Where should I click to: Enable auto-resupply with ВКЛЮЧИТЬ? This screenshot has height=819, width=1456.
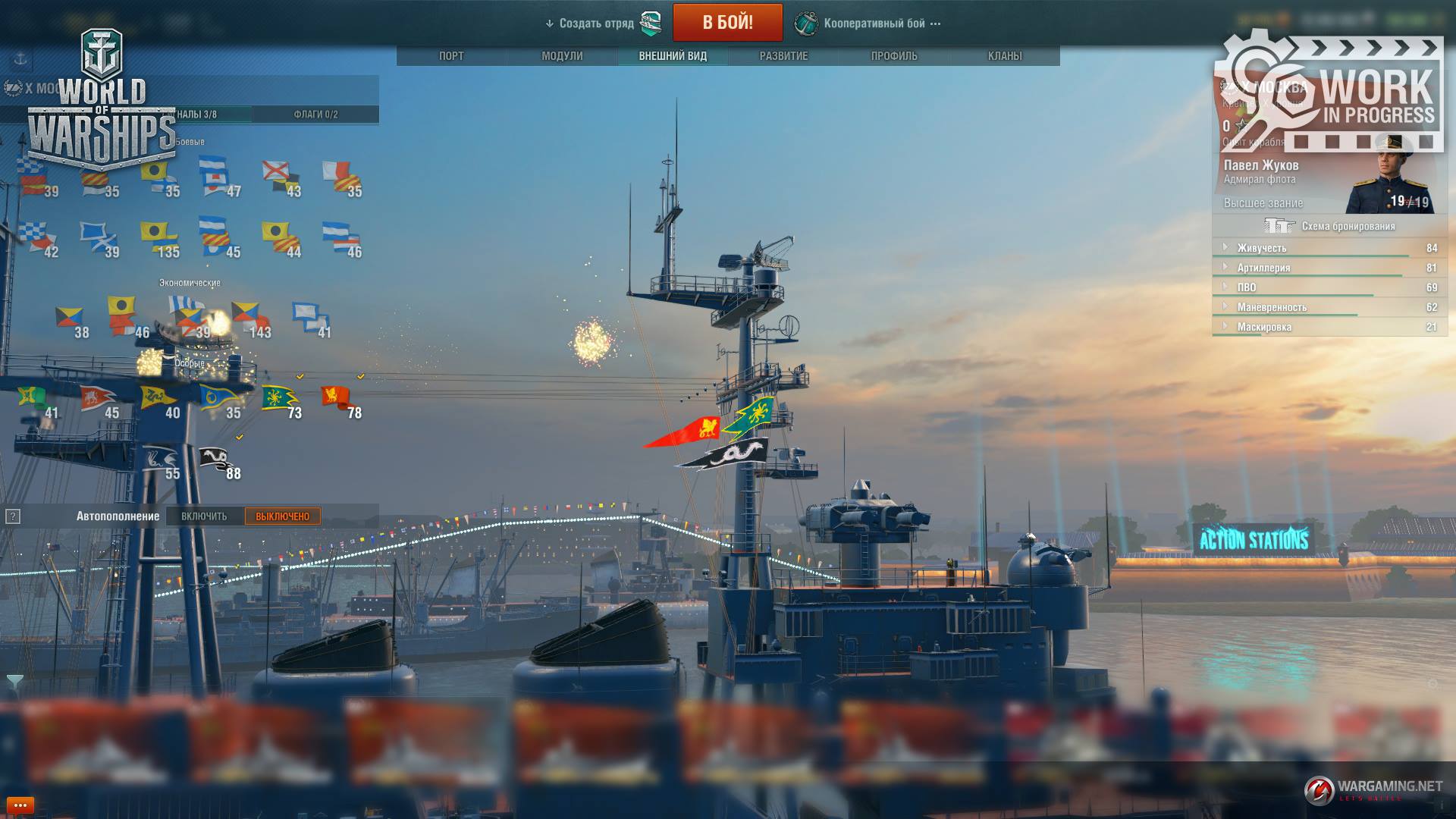pyautogui.click(x=204, y=516)
